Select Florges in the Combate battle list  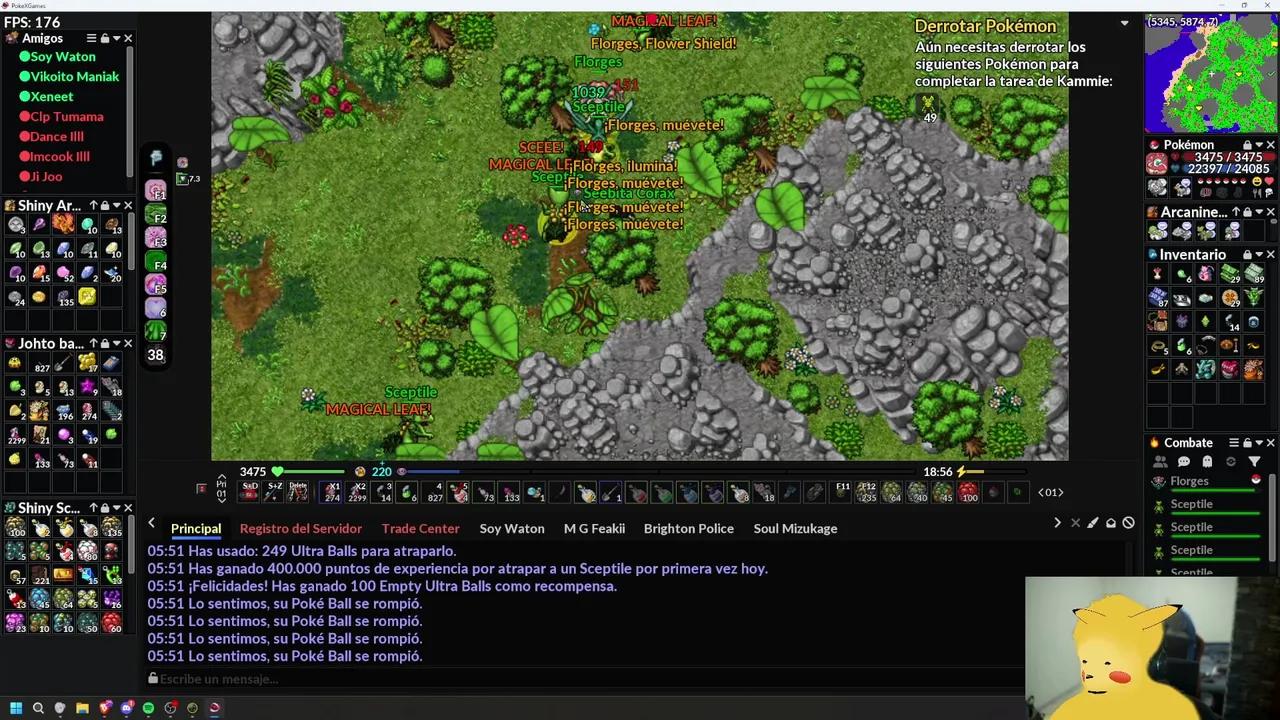pos(1190,481)
